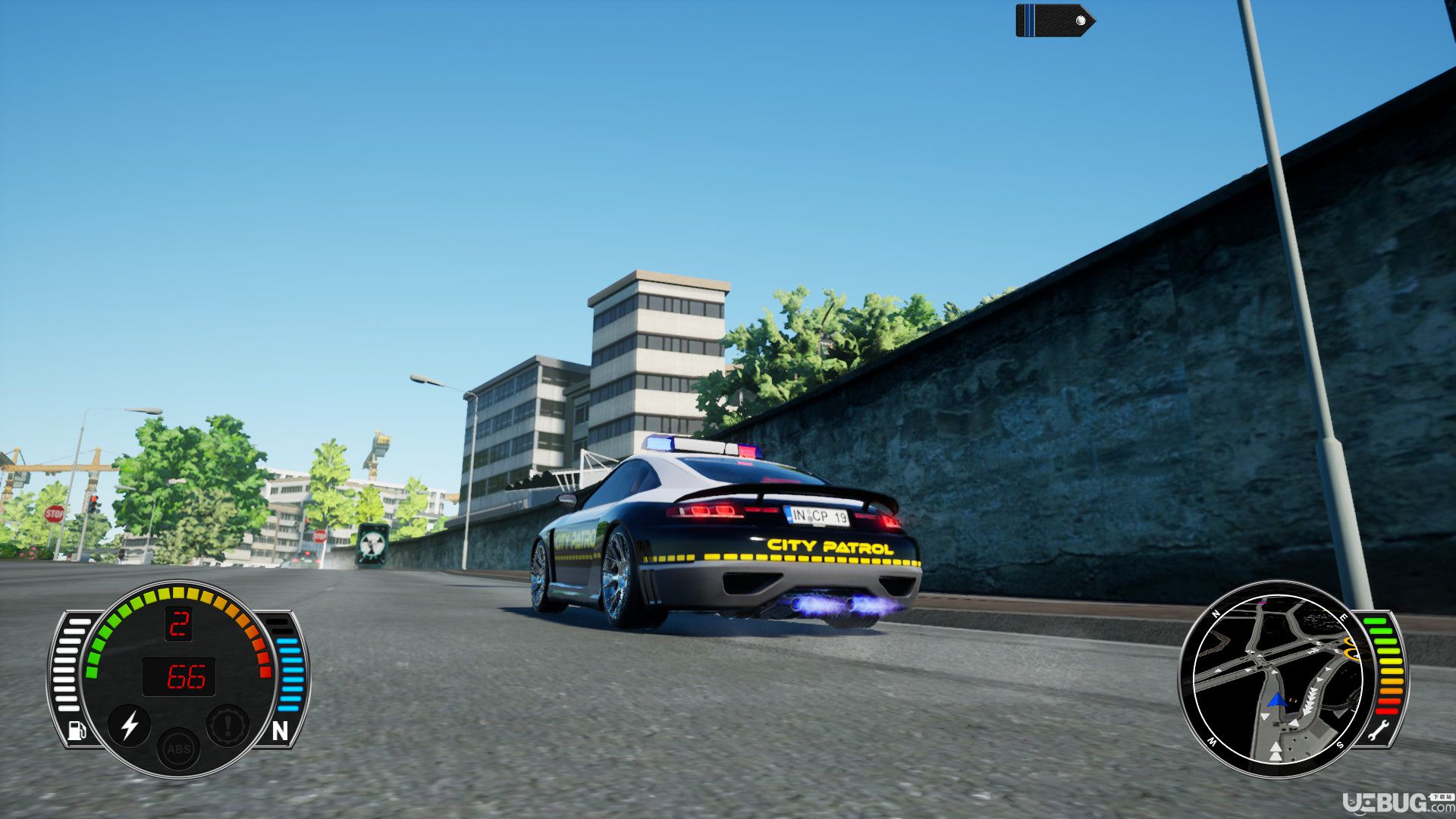Open the circular minimap

[1278, 679]
